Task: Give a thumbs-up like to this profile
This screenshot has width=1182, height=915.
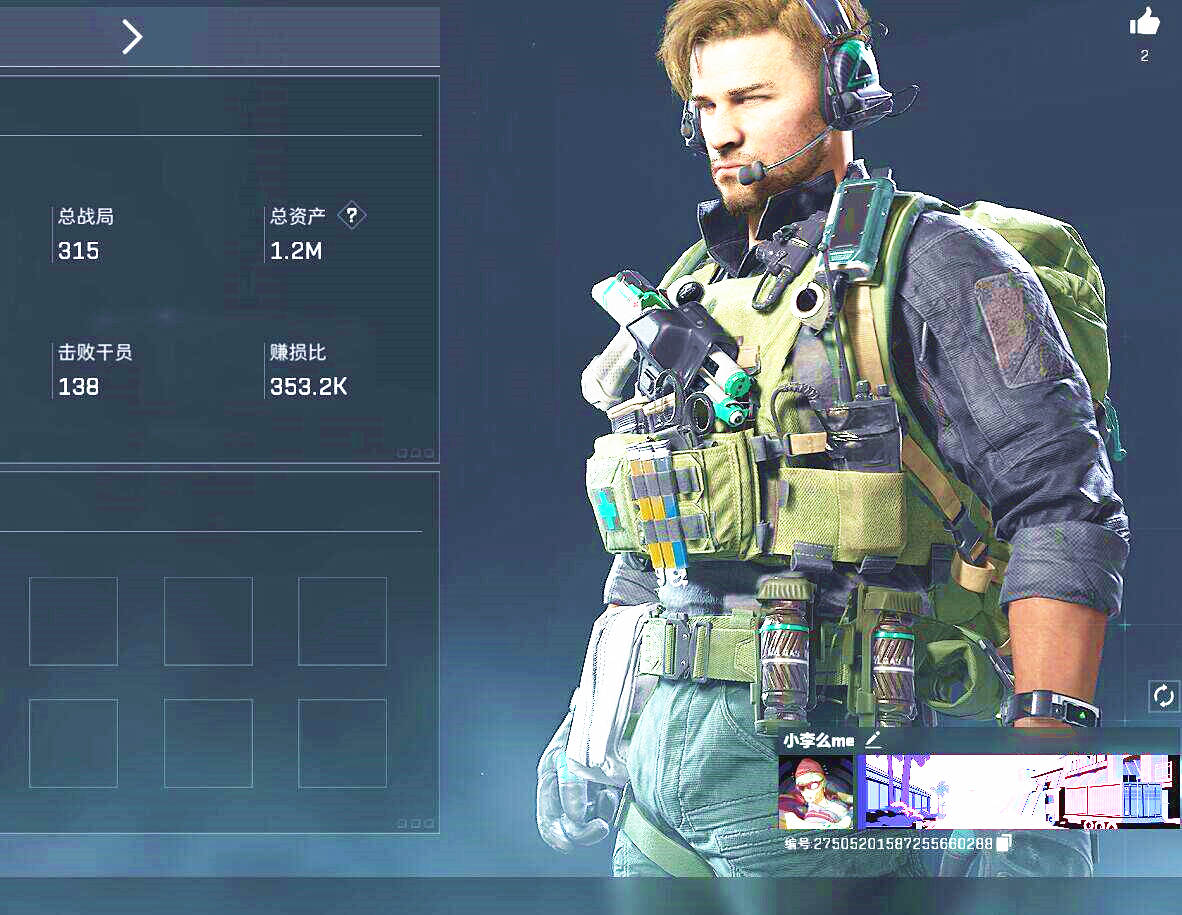Action: pyautogui.click(x=1144, y=22)
